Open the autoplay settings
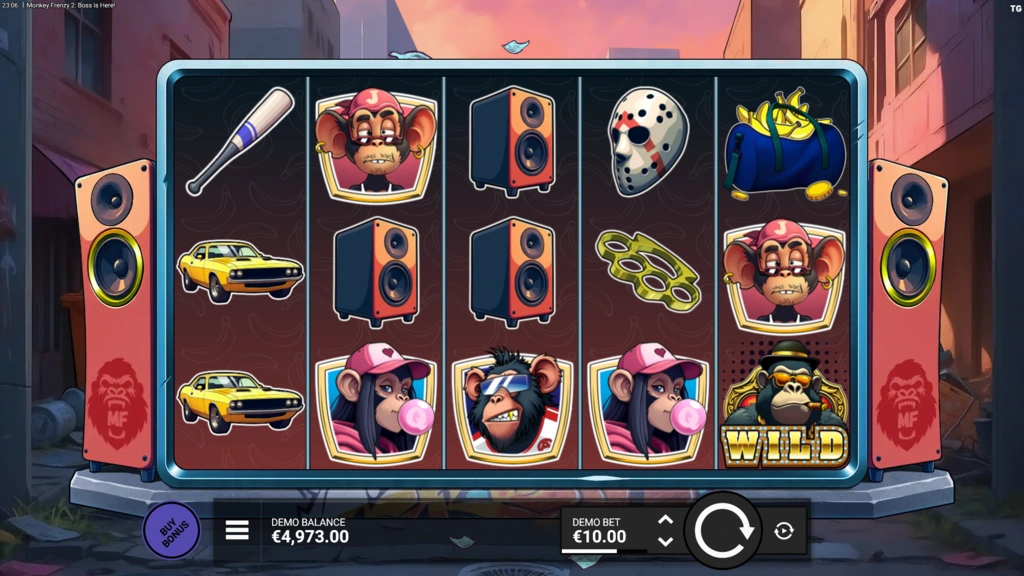The image size is (1024, 576). [x=784, y=531]
